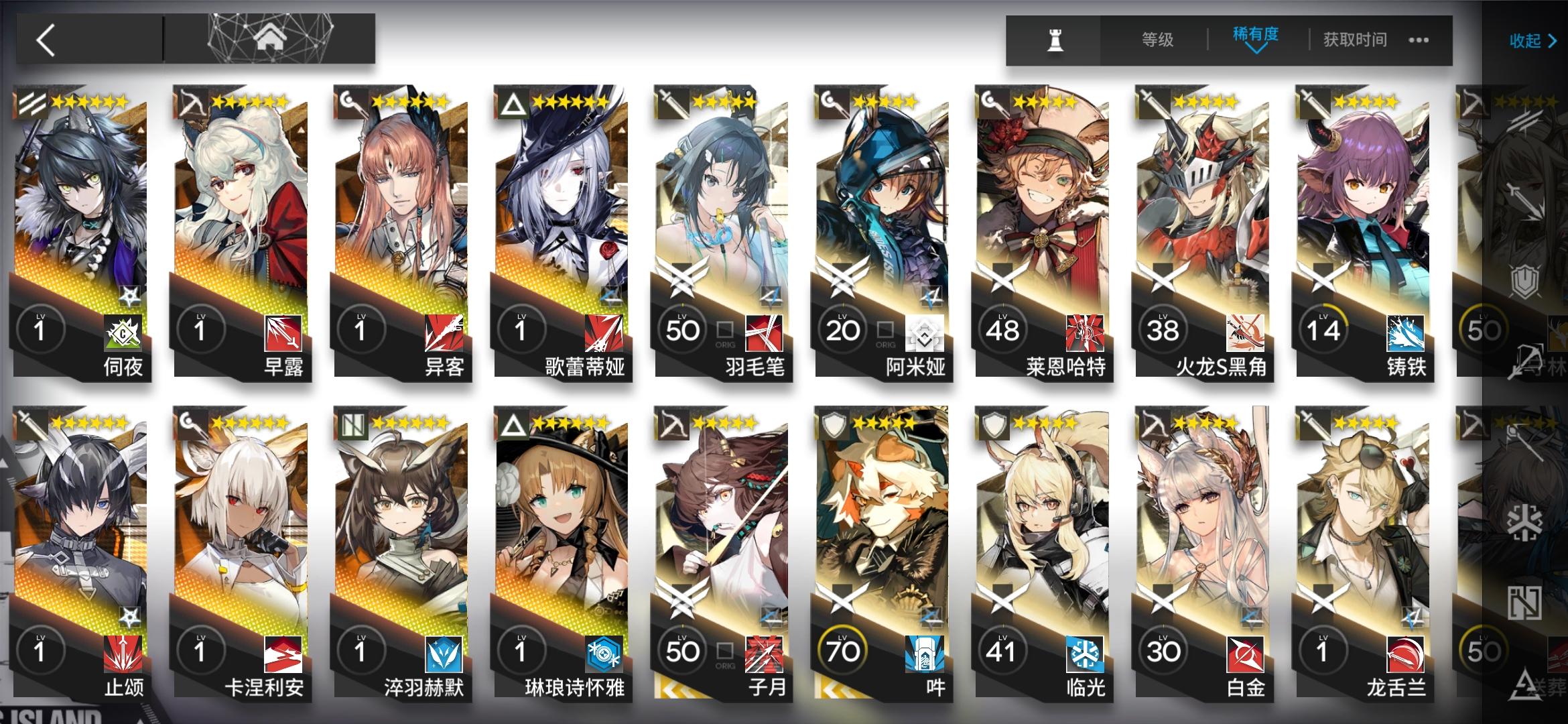The width and height of the screenshot is (1568, 724).
Task: Toggle 阿米娅's ORIG checkbox
Action: click(x=886, y=328)
